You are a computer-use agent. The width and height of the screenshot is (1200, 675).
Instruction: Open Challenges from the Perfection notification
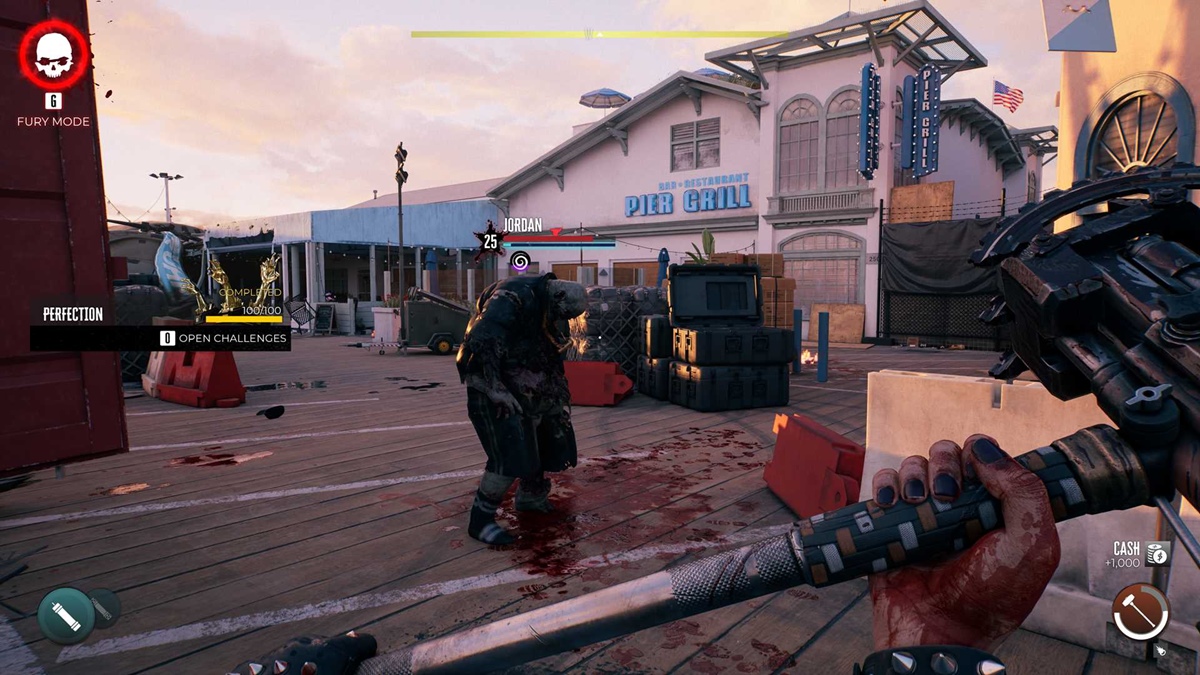(225, 338)
